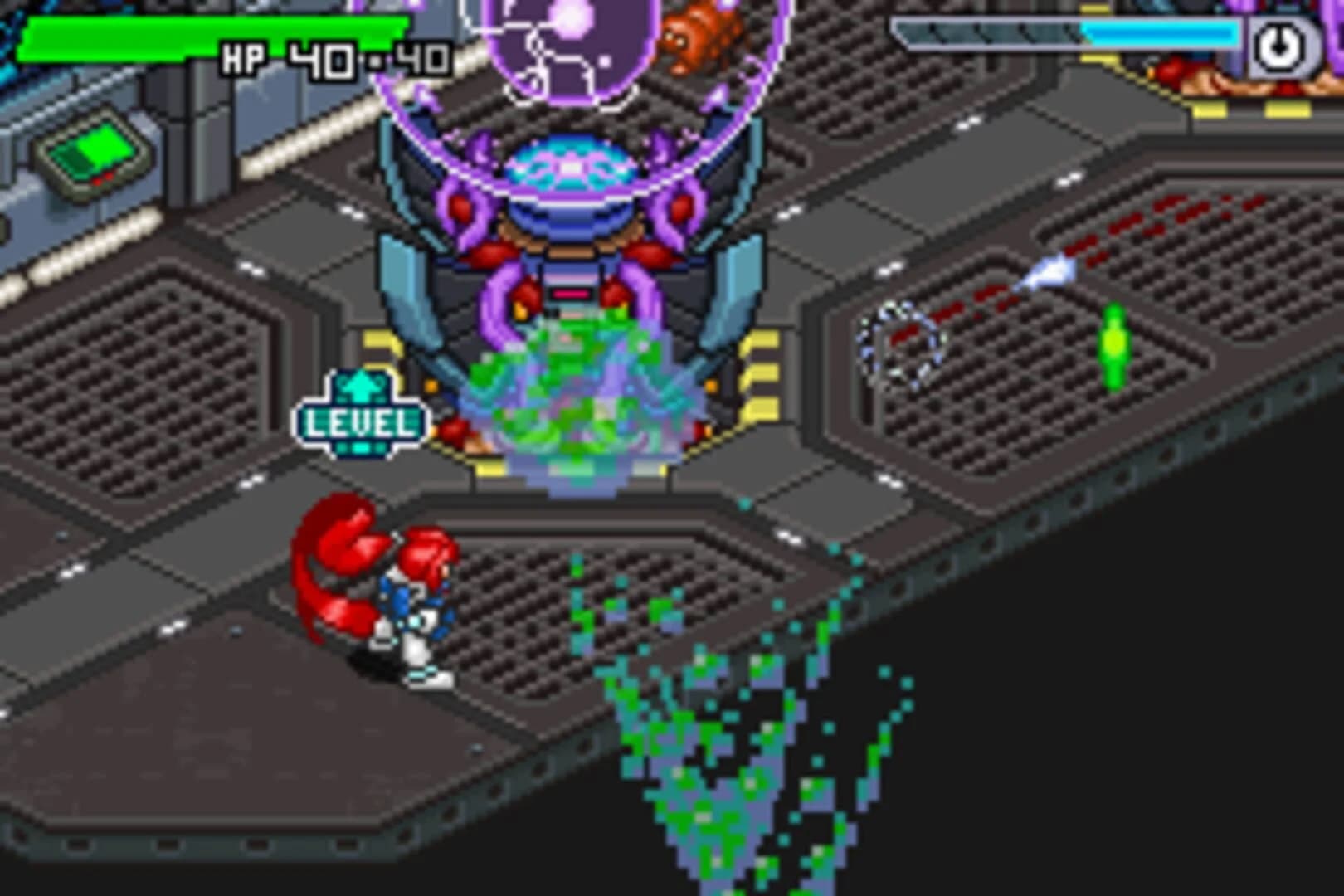Select the green humanoid hologram pickup
The width and height of the screenshot is (1344, 896).
pyautogui.click(x=1114, y=344)
